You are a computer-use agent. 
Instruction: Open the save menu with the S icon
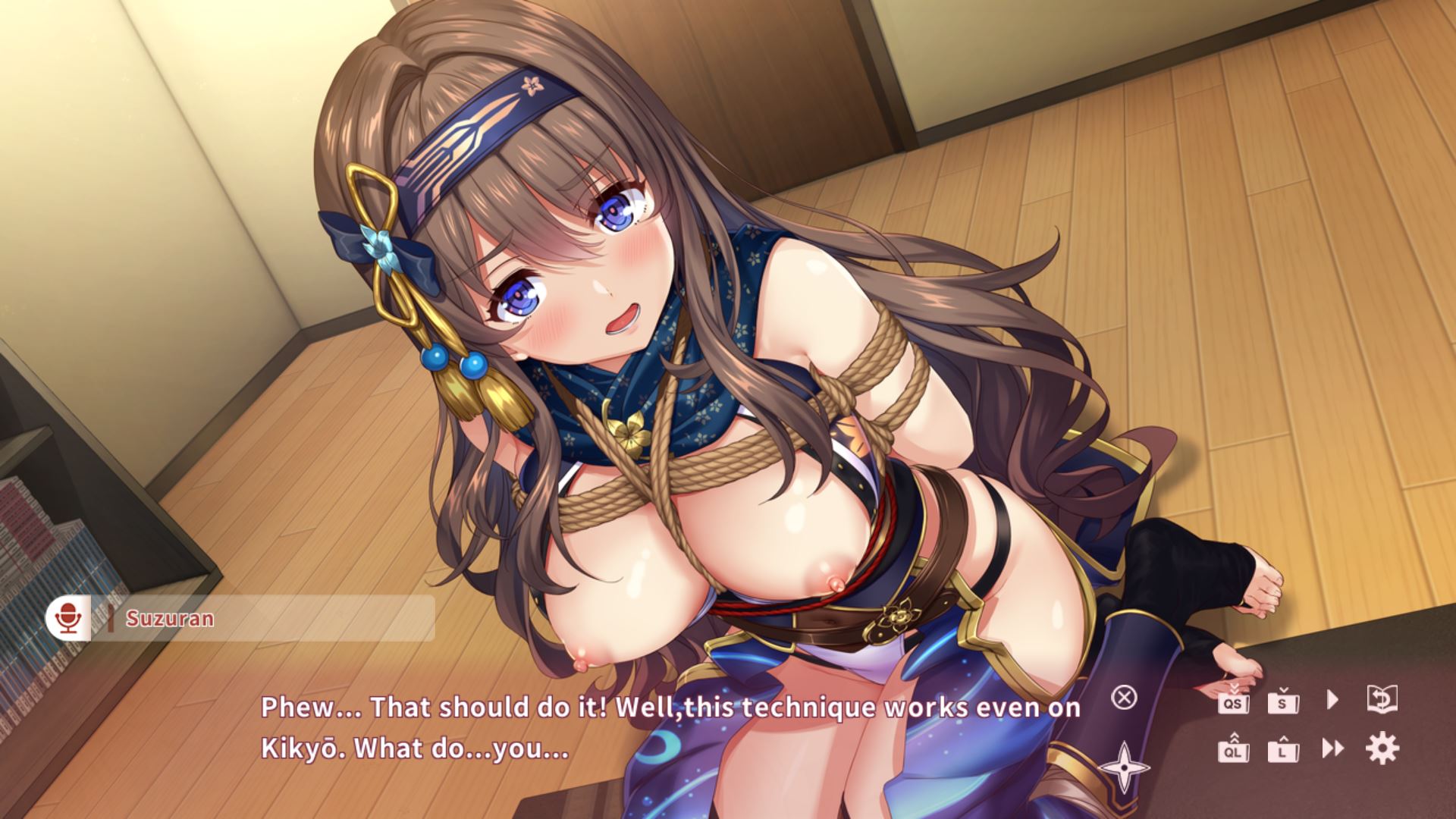click(1283, 701)
